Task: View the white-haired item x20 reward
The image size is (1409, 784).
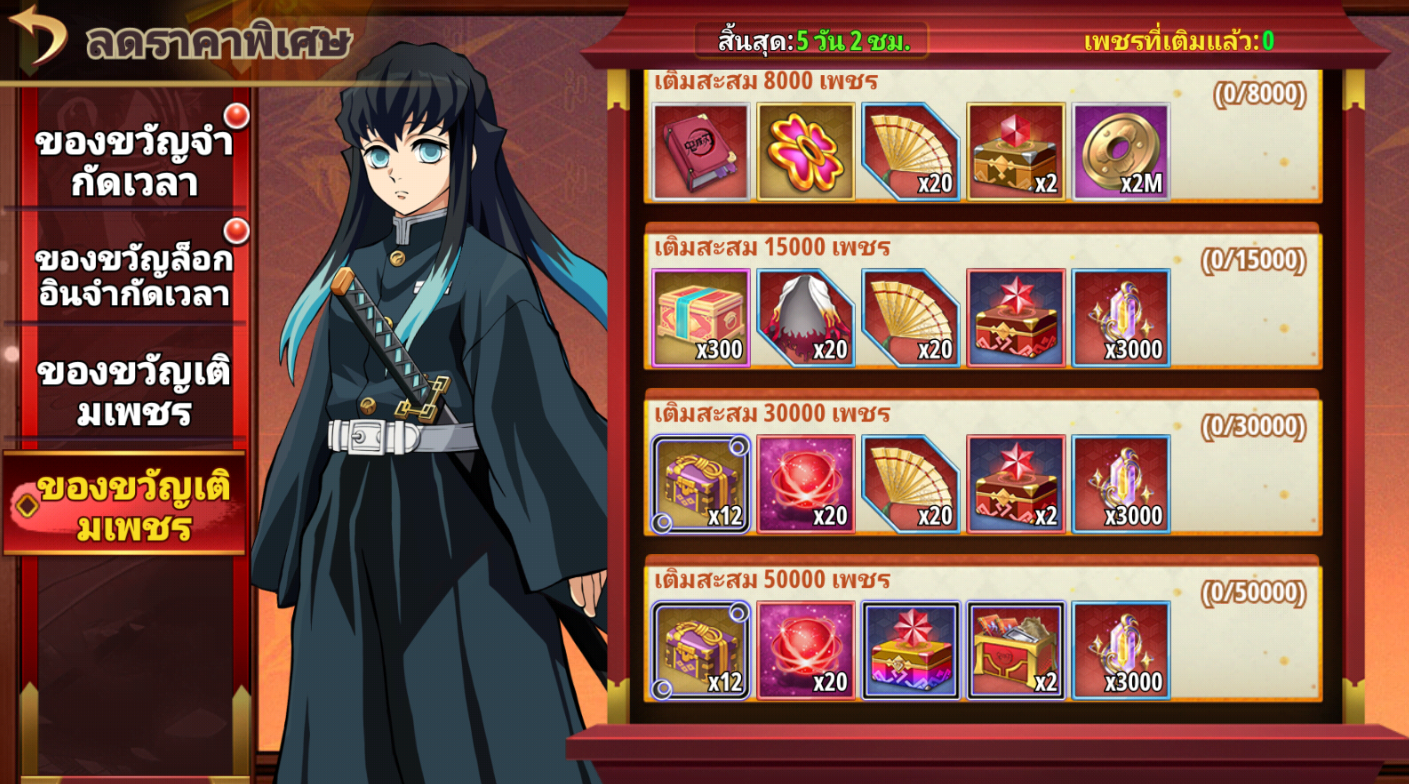Action: (805, 318)
